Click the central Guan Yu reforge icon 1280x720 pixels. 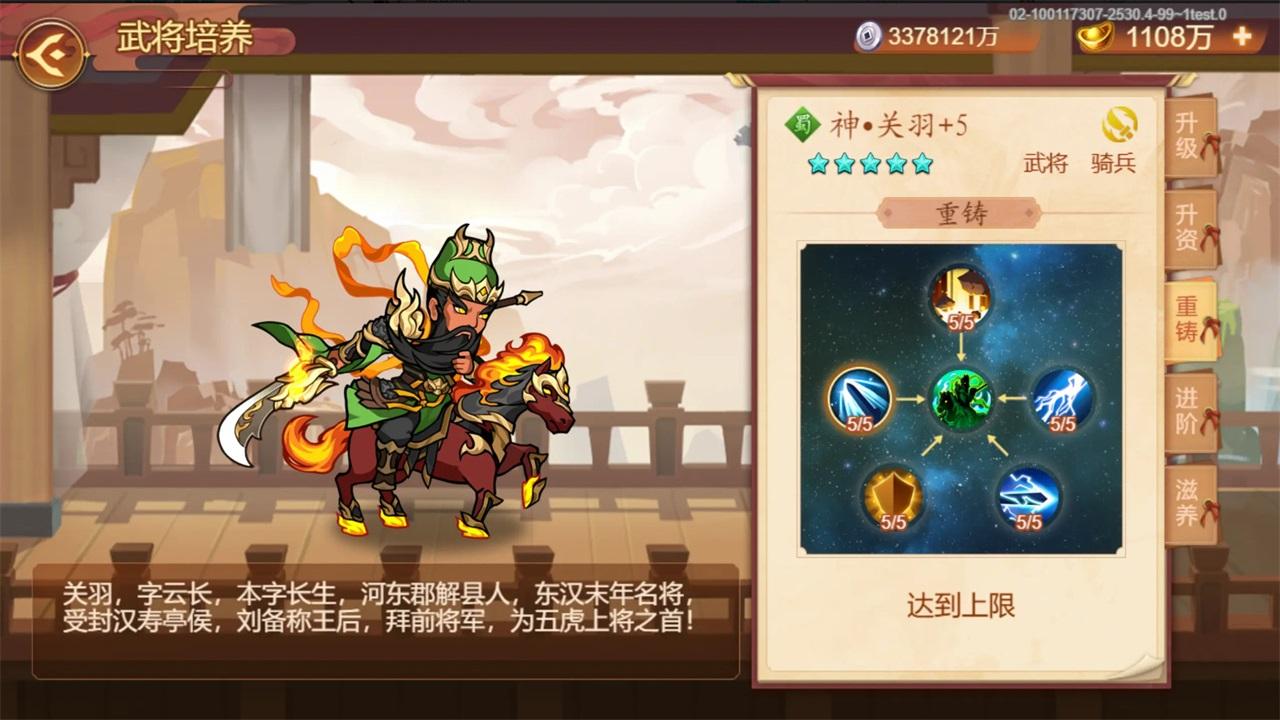(x=962, y=399)
